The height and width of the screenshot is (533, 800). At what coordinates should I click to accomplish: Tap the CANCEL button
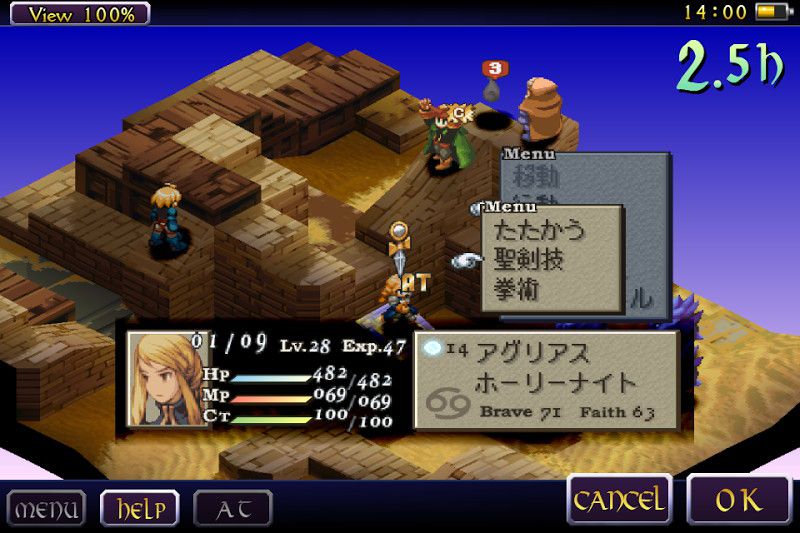click(x=619, y=499)
